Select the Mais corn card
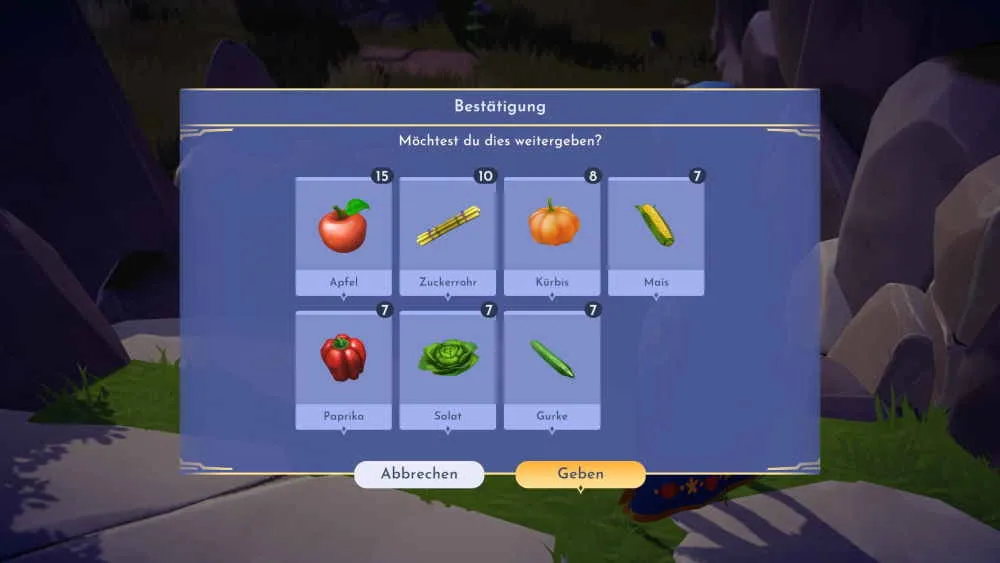The height and width of the screenshot is (563, 1000). [656, 236]
